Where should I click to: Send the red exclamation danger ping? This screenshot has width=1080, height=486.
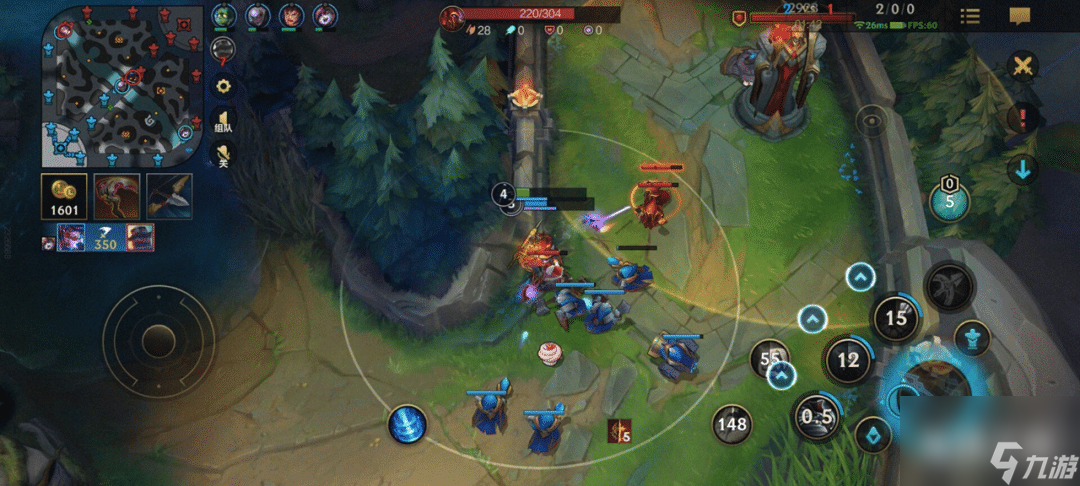pyautogui.click(x=1022, y=120)
